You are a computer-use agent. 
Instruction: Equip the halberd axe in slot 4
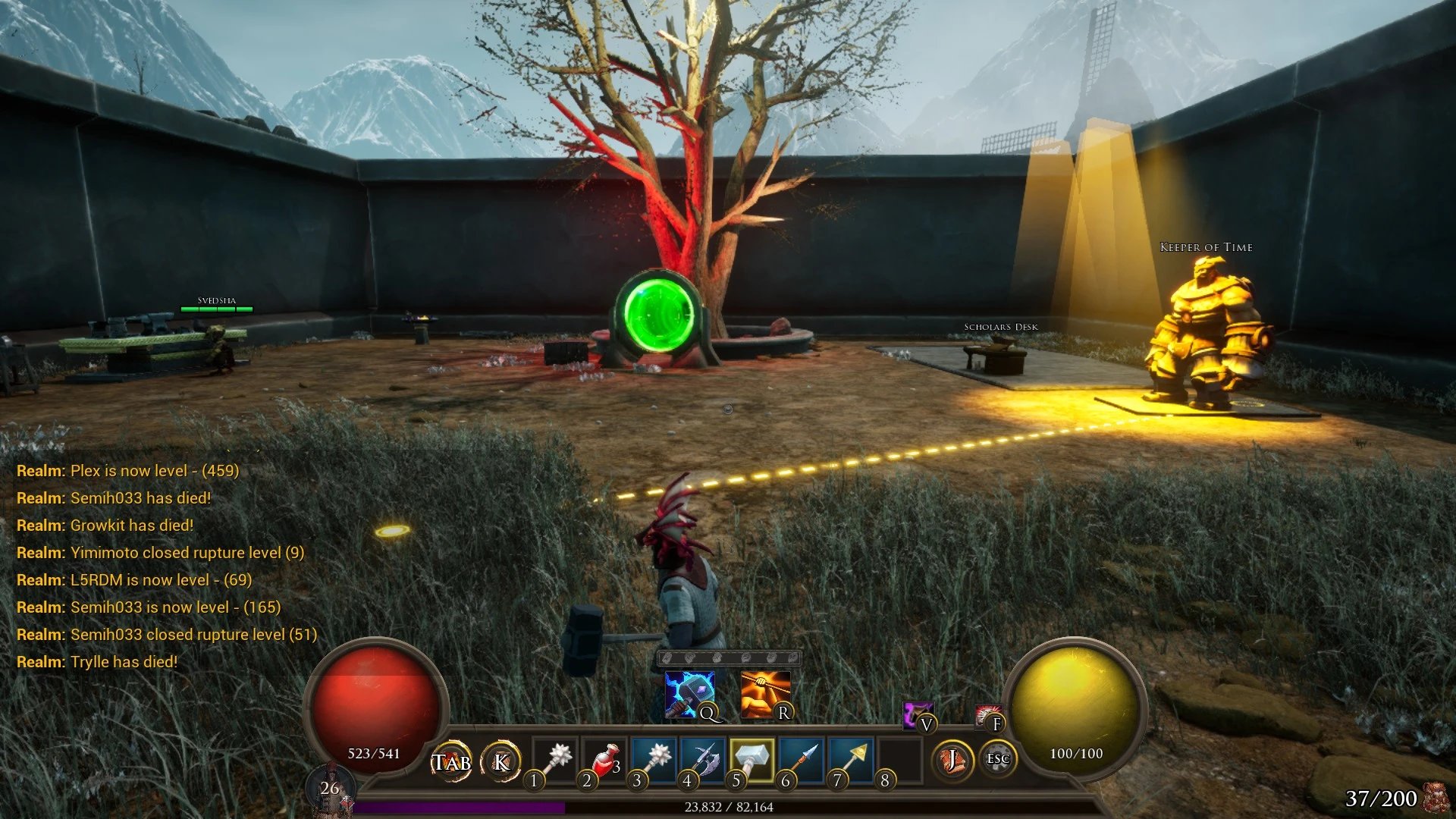[x=703, y=760]
